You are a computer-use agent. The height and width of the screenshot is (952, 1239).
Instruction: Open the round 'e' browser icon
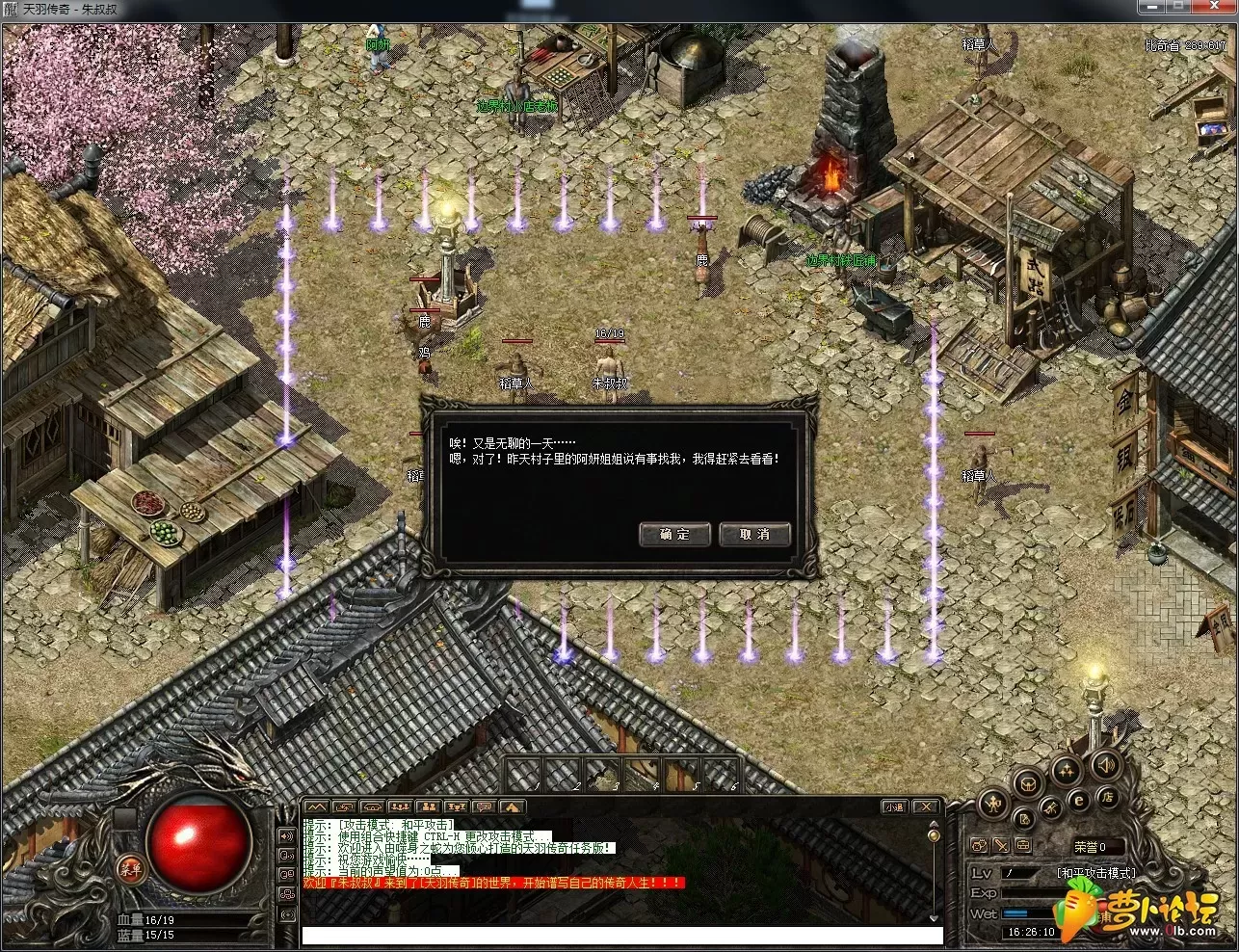1078,800
